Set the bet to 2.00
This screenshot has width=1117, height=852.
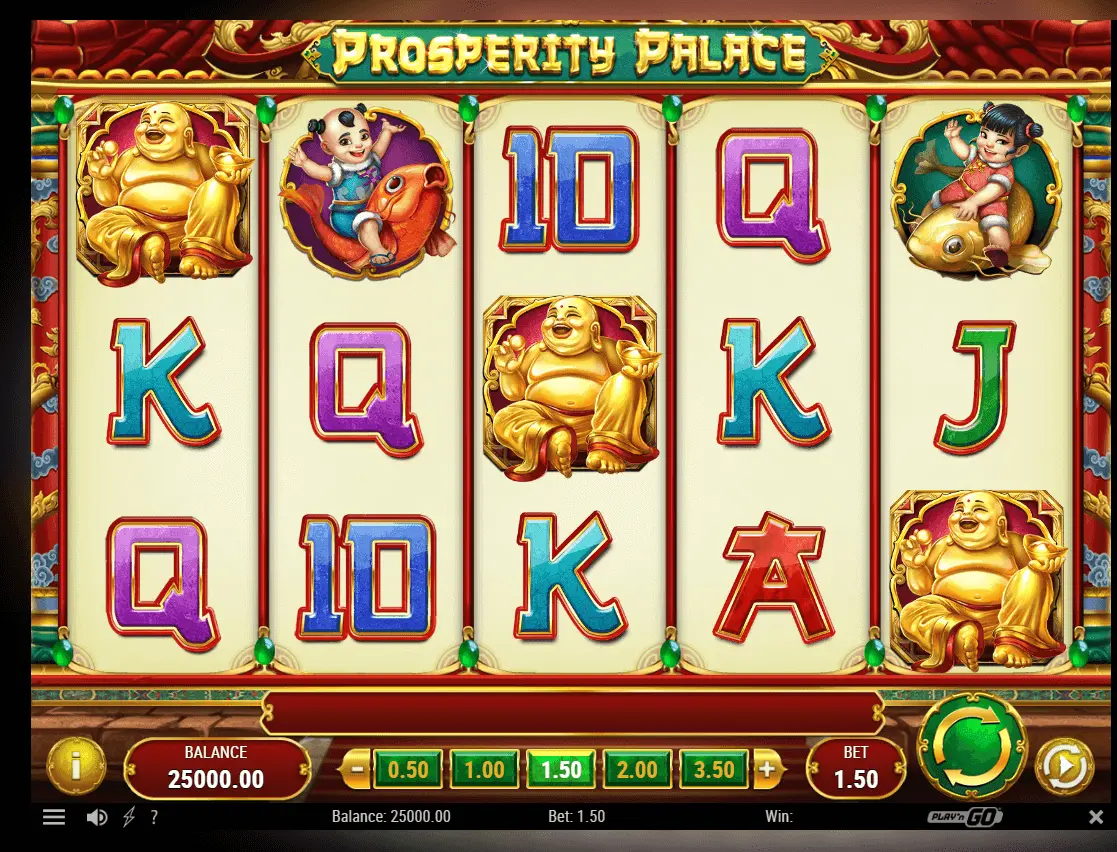[x=637, y=770]
